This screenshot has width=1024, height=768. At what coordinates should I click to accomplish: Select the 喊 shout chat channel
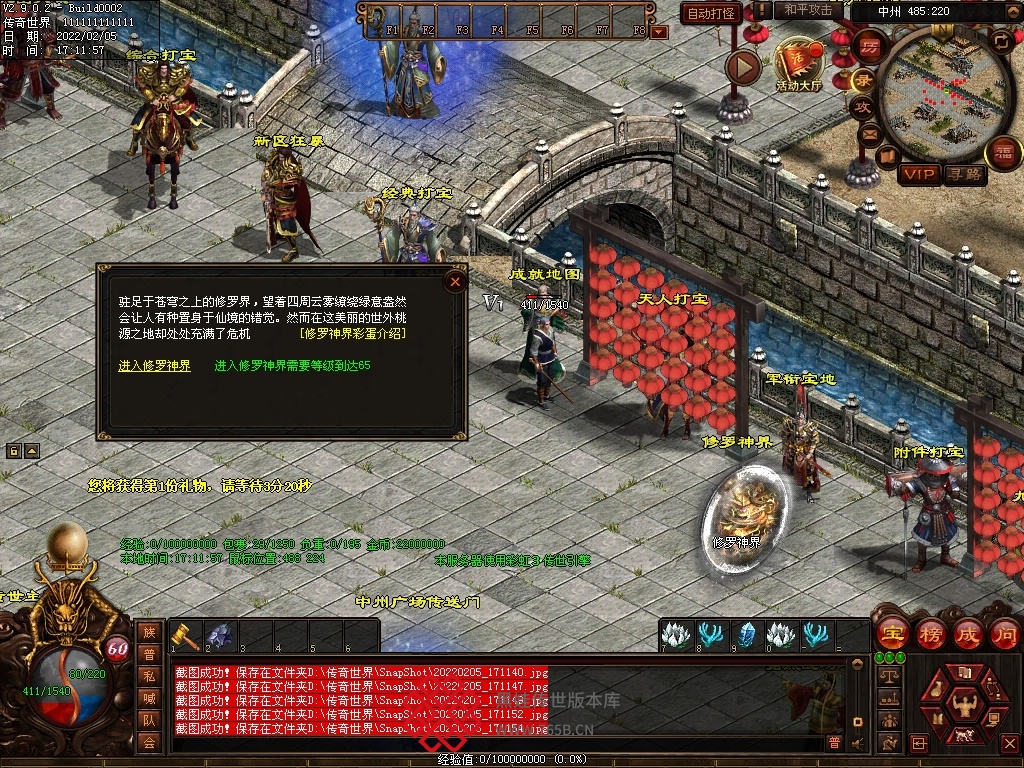(x=149, y=698)
